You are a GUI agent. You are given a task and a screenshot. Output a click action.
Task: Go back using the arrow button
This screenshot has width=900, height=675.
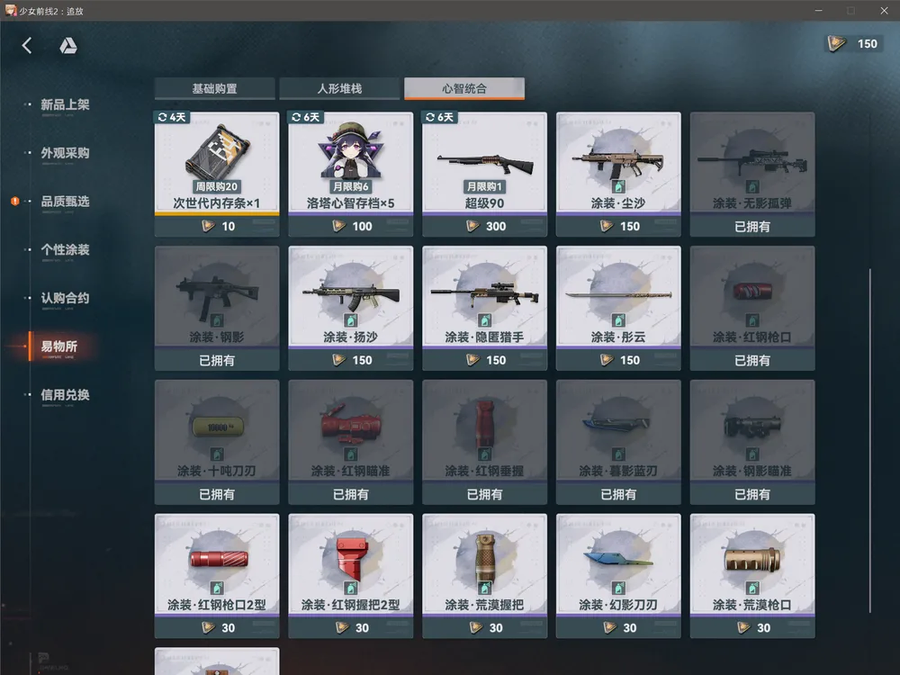(27, 45)
